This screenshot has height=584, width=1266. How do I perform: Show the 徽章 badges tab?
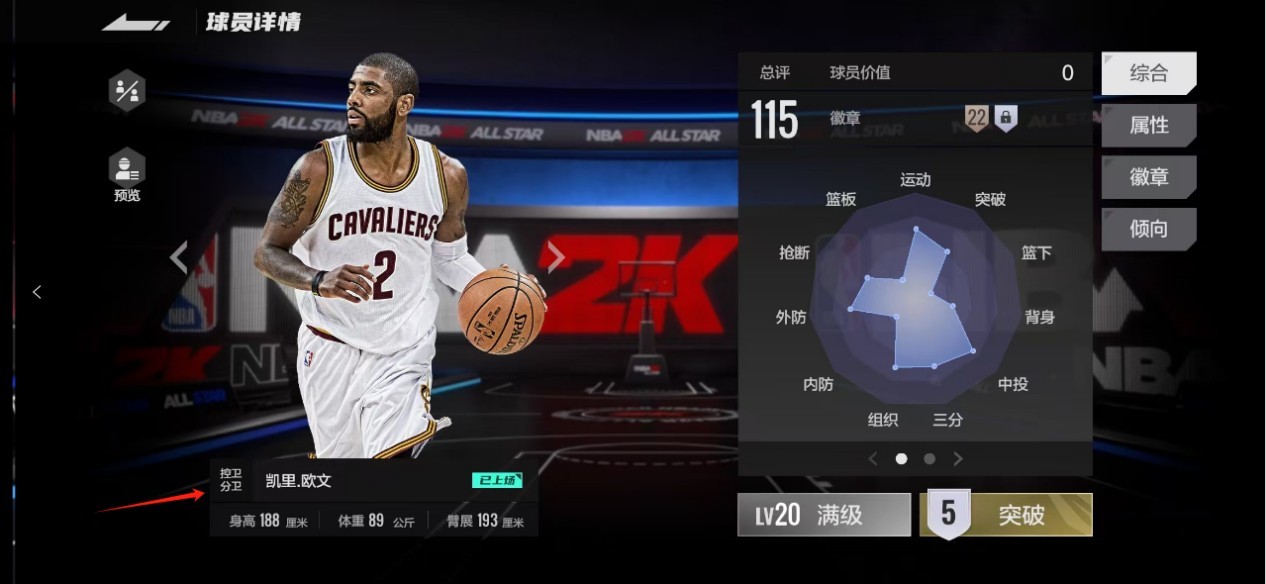[x=1148, y=177]
